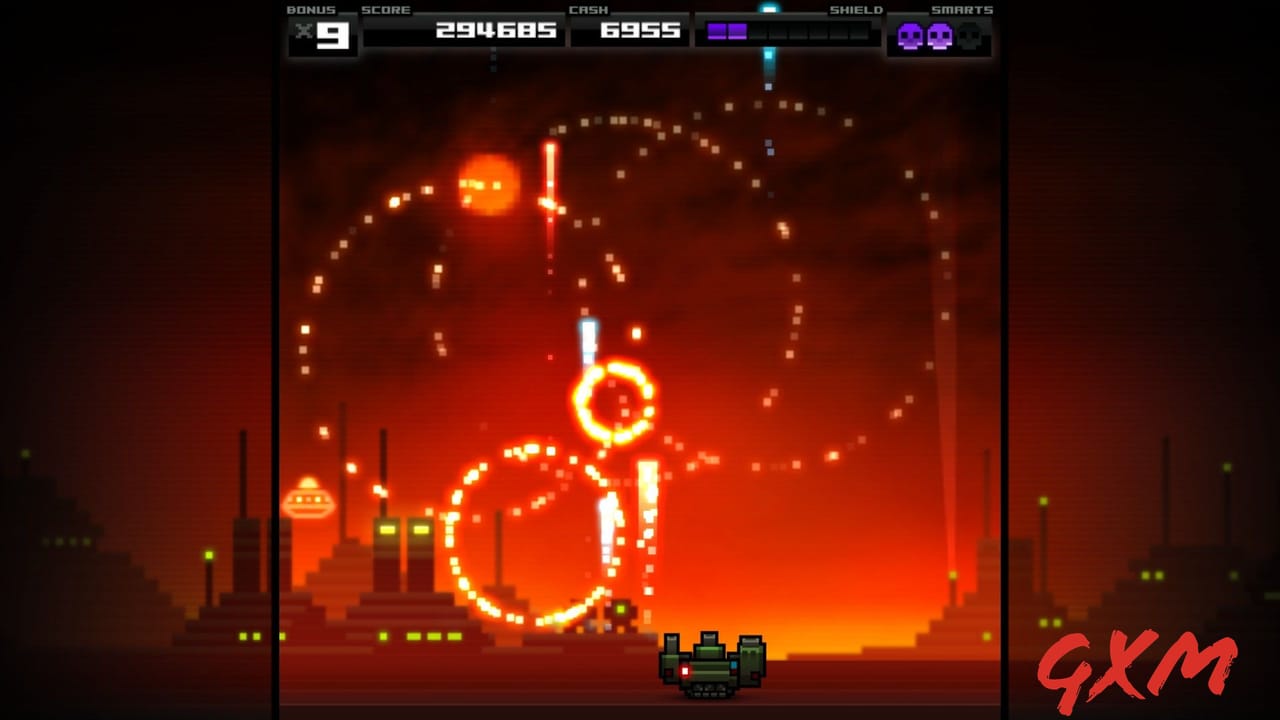Click the SHIELD label in the HUD
This screenshot has height=720, width=1280.
coord(855,9)
